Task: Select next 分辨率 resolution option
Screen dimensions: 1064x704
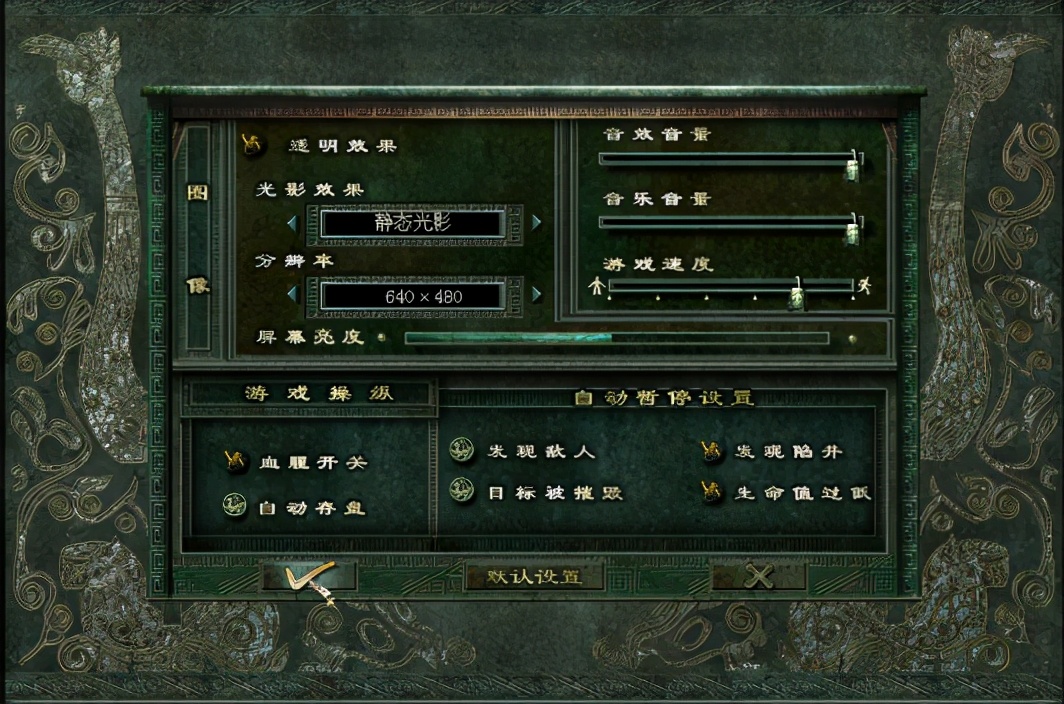Action: click(537, 294)
